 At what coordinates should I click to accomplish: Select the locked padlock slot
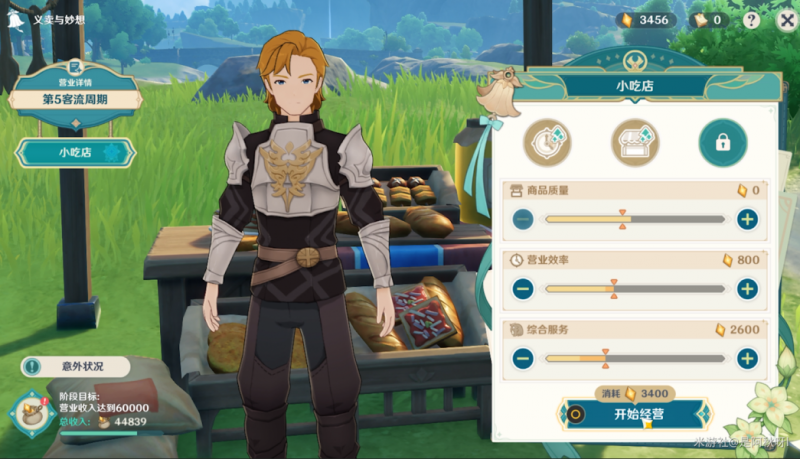click(x=722, y=142)
